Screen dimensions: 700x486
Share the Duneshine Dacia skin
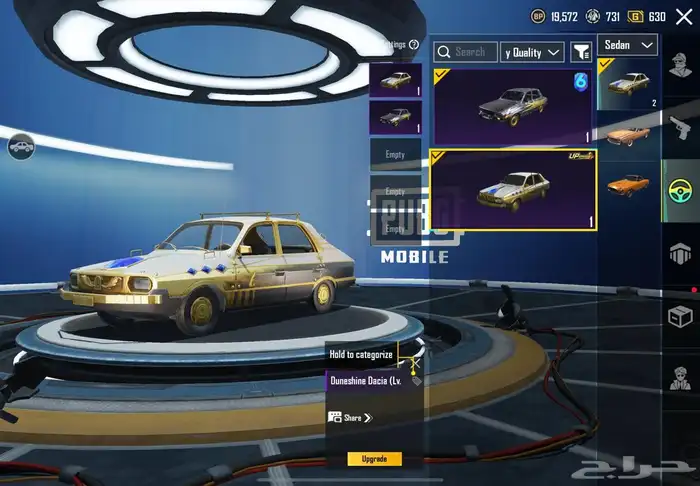350,417
